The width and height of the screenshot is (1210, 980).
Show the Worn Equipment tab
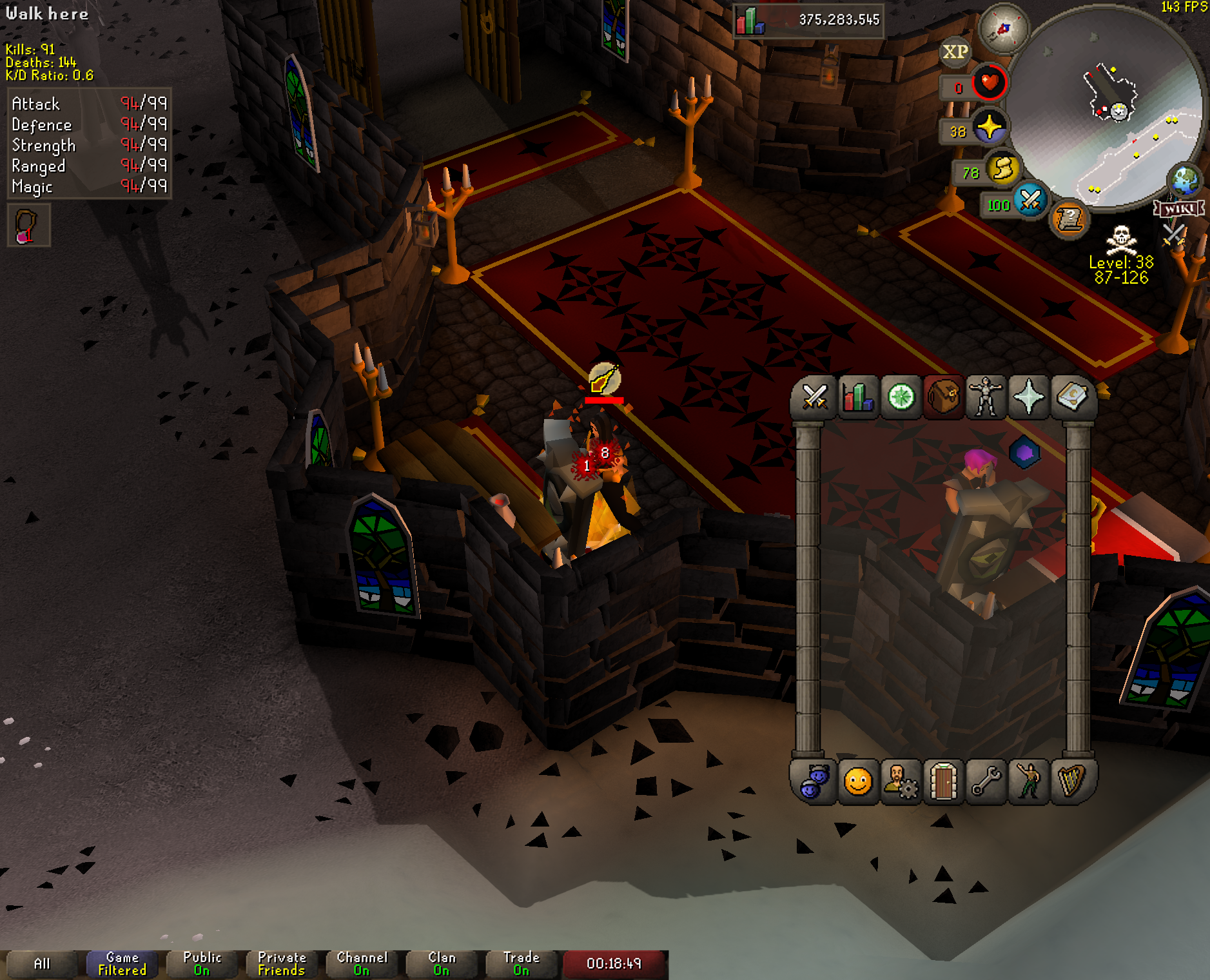coord(986,397)
